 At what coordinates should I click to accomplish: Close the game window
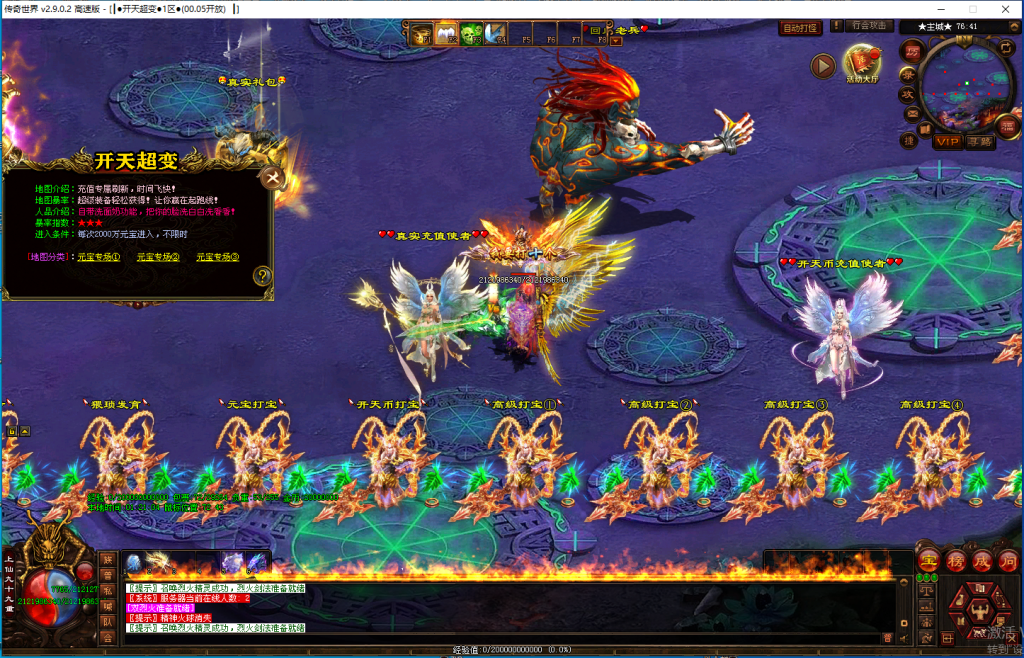click(1006, 8)
